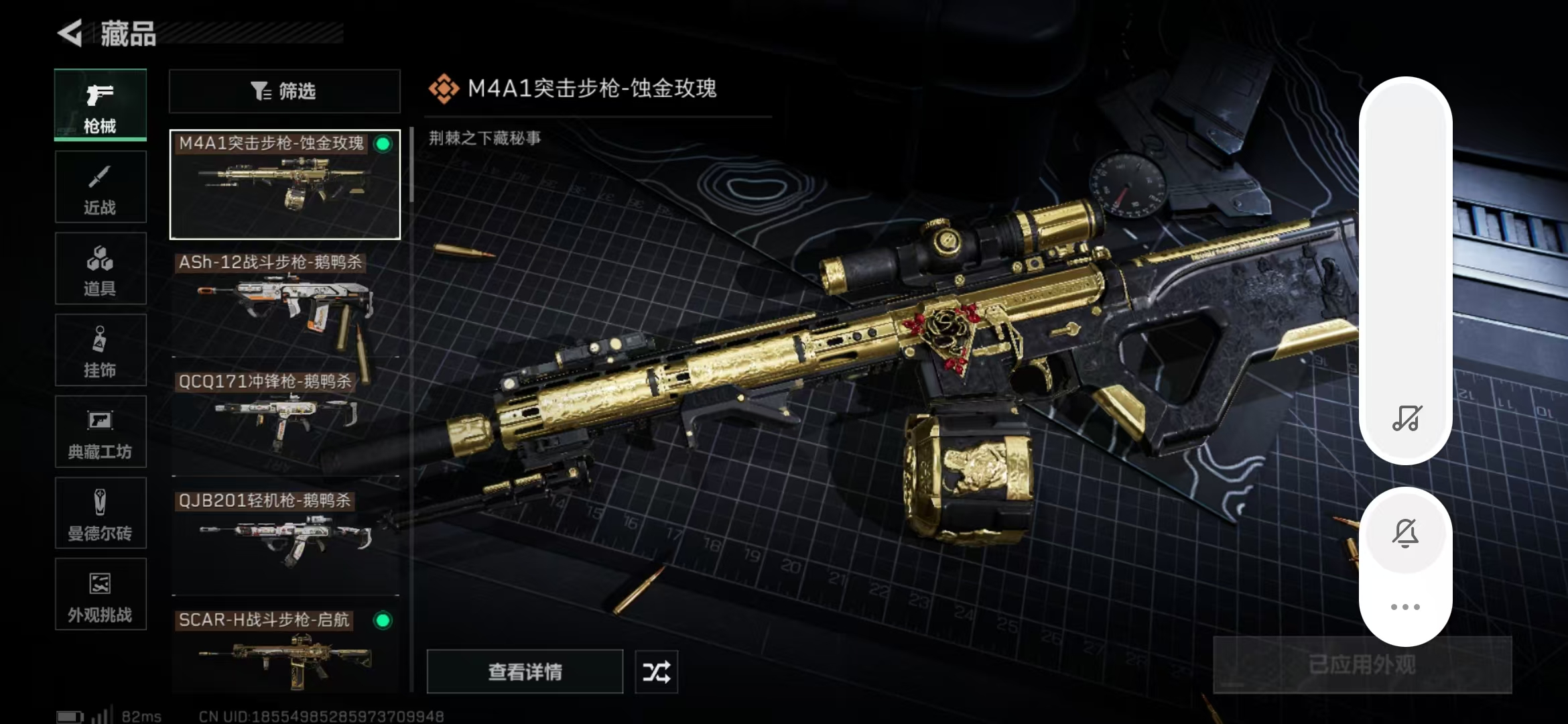Select the M4A1 蚀金玫瑰 skin thumbnail

pyautogui.click(x=285, y=184)
